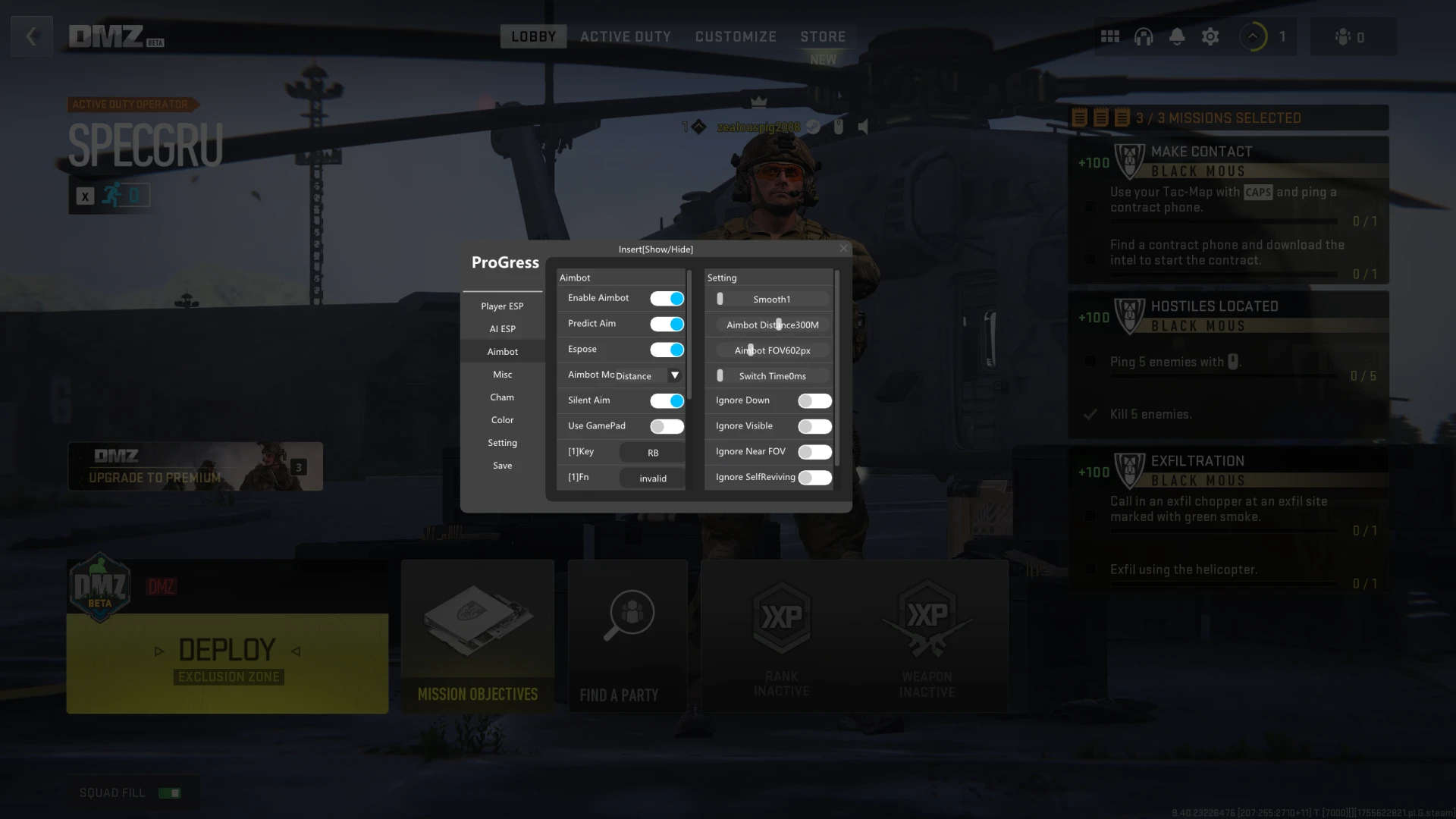Viewport: 1456px width, 819px height.
Task: Select the Lobby tab
Action: coord(533,36)
